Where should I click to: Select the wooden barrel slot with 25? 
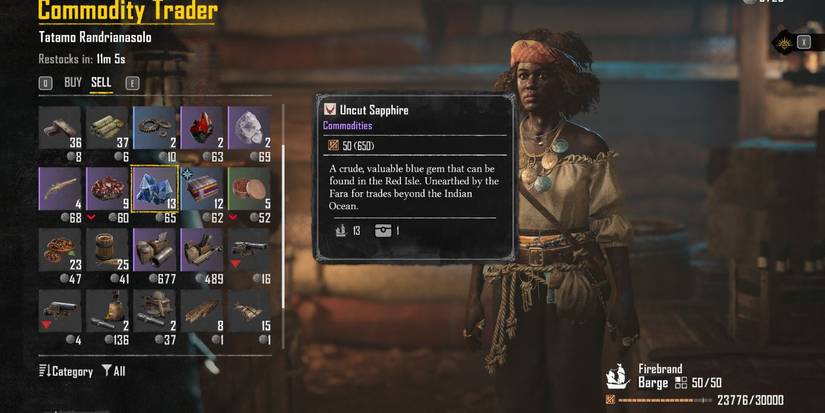(108, 249)
